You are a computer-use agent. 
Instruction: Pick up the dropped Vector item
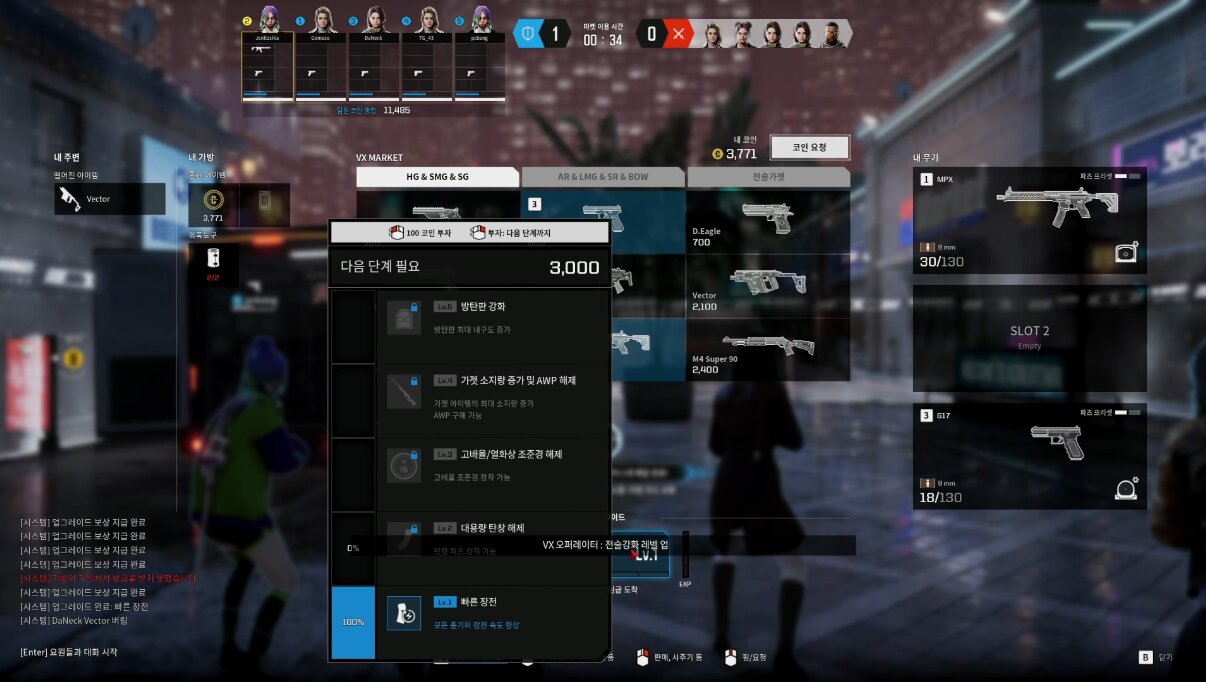[x=109, y=199]
